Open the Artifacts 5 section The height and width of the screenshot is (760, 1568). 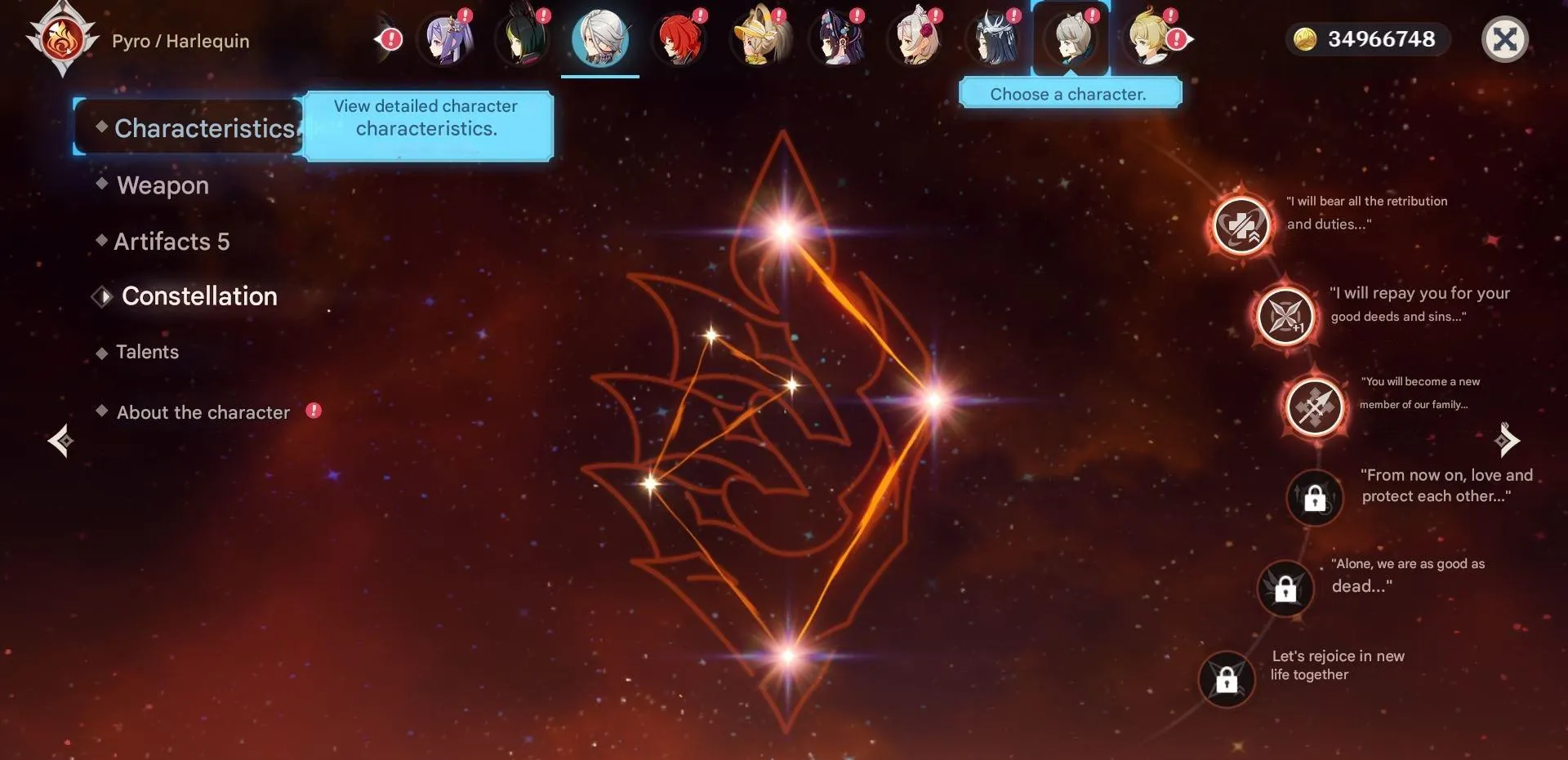tap(171, 242)
